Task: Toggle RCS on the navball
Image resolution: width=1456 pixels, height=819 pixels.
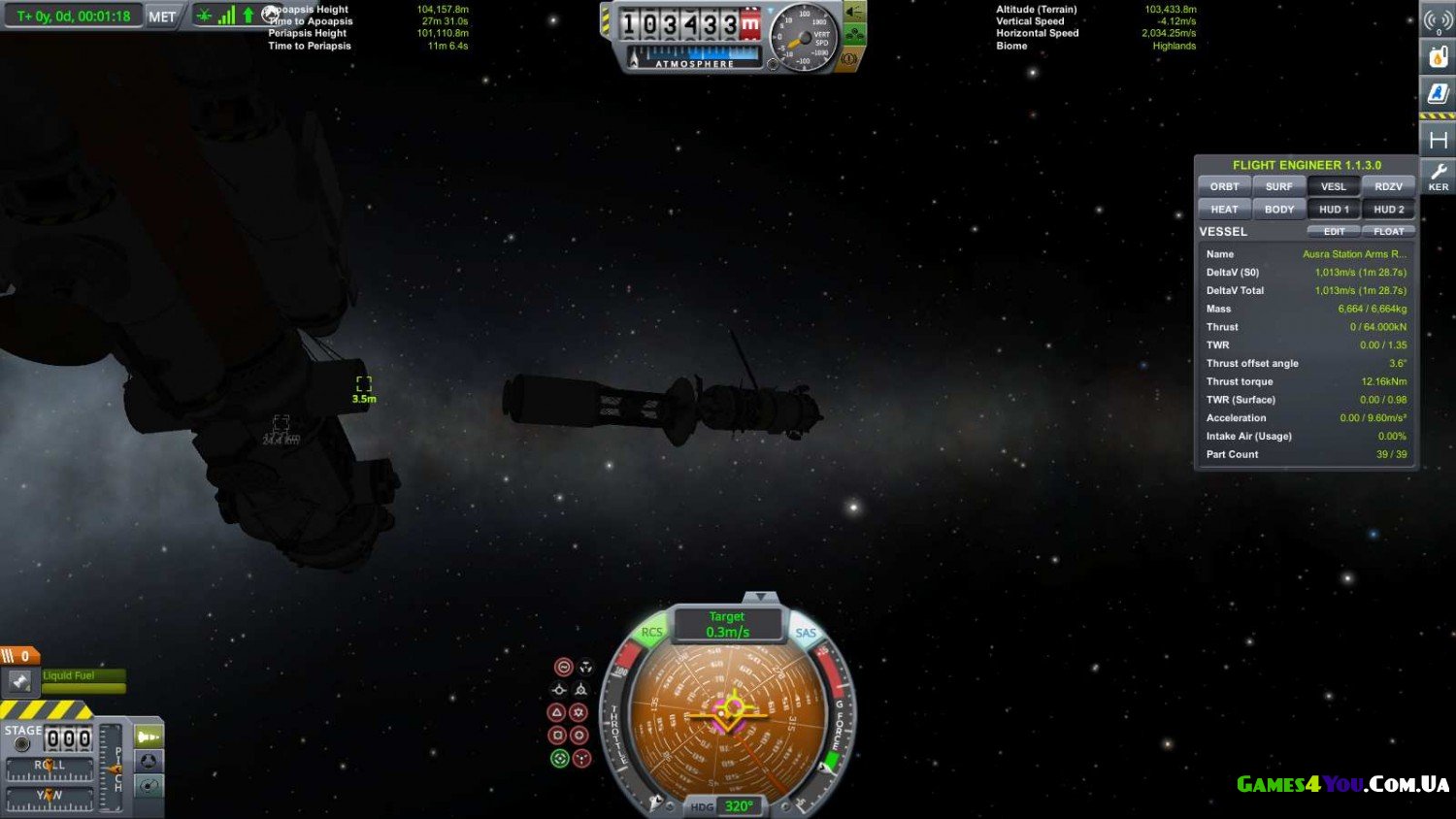Action: pos(651,632)
